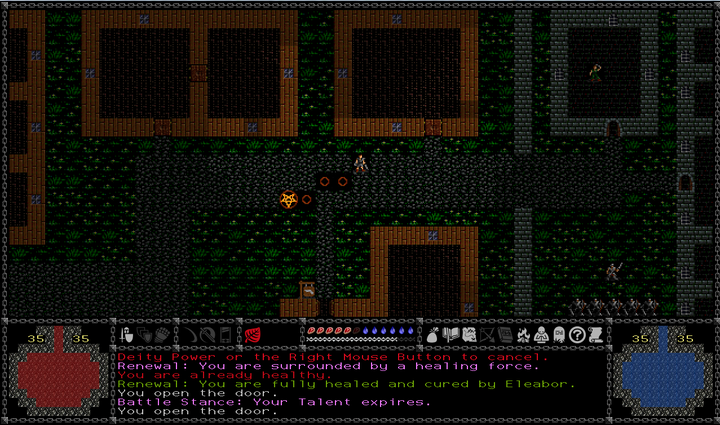This screenshot has height=425, width=720.
Task: Select the praying figure icon
Action: (541, 334)
